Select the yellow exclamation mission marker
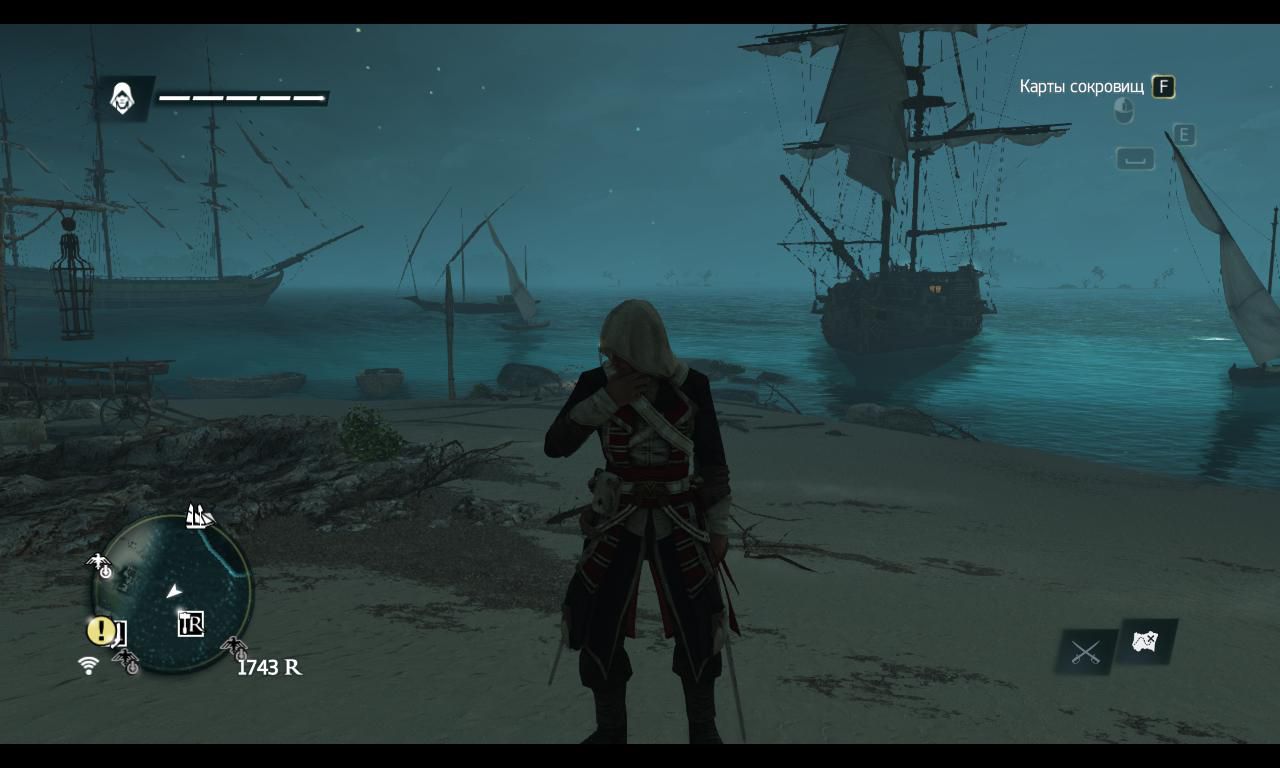Screen dimensions: 1280x768 pos(99,631)
